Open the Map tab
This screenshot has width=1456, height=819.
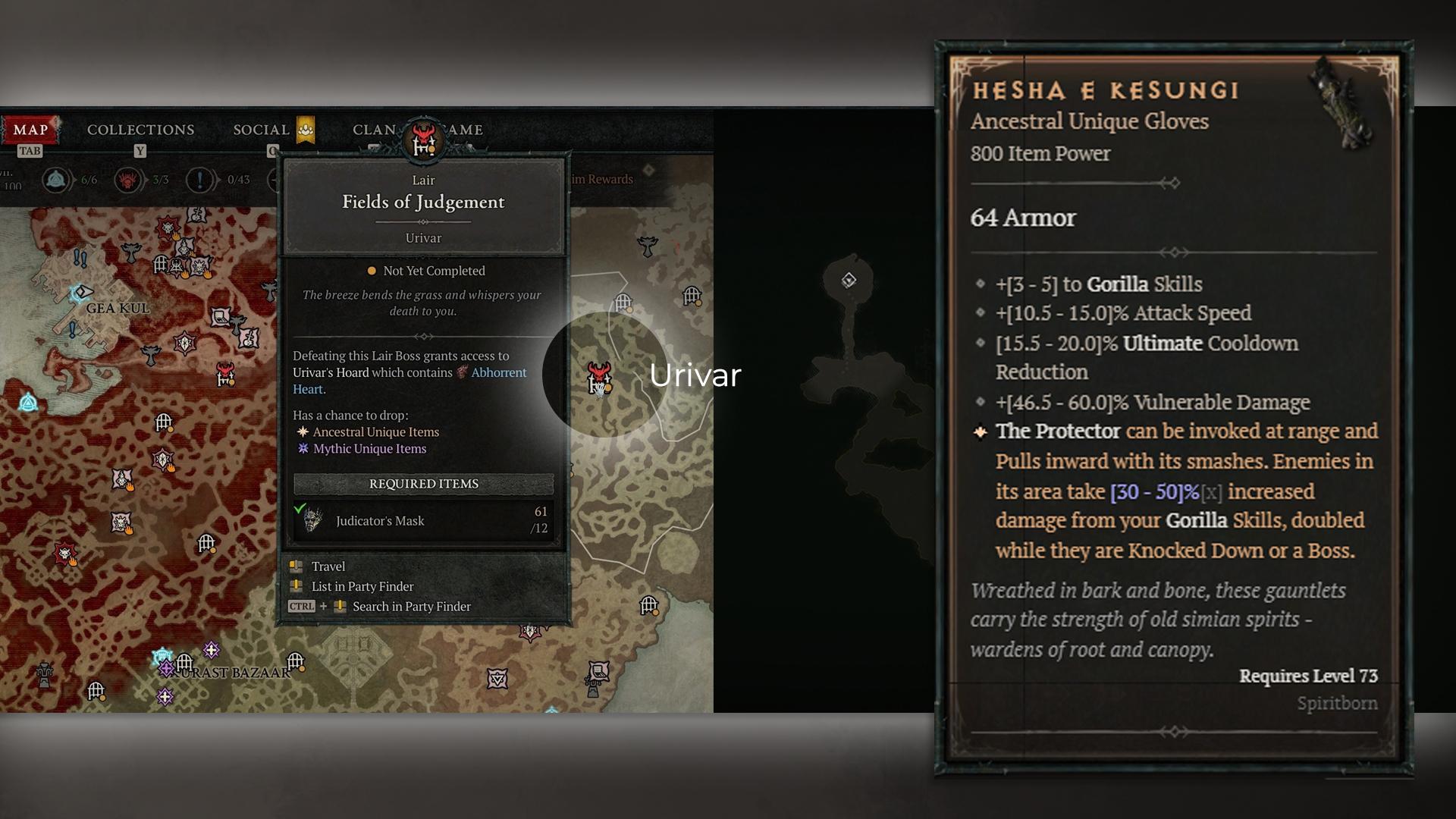[32, 129]
